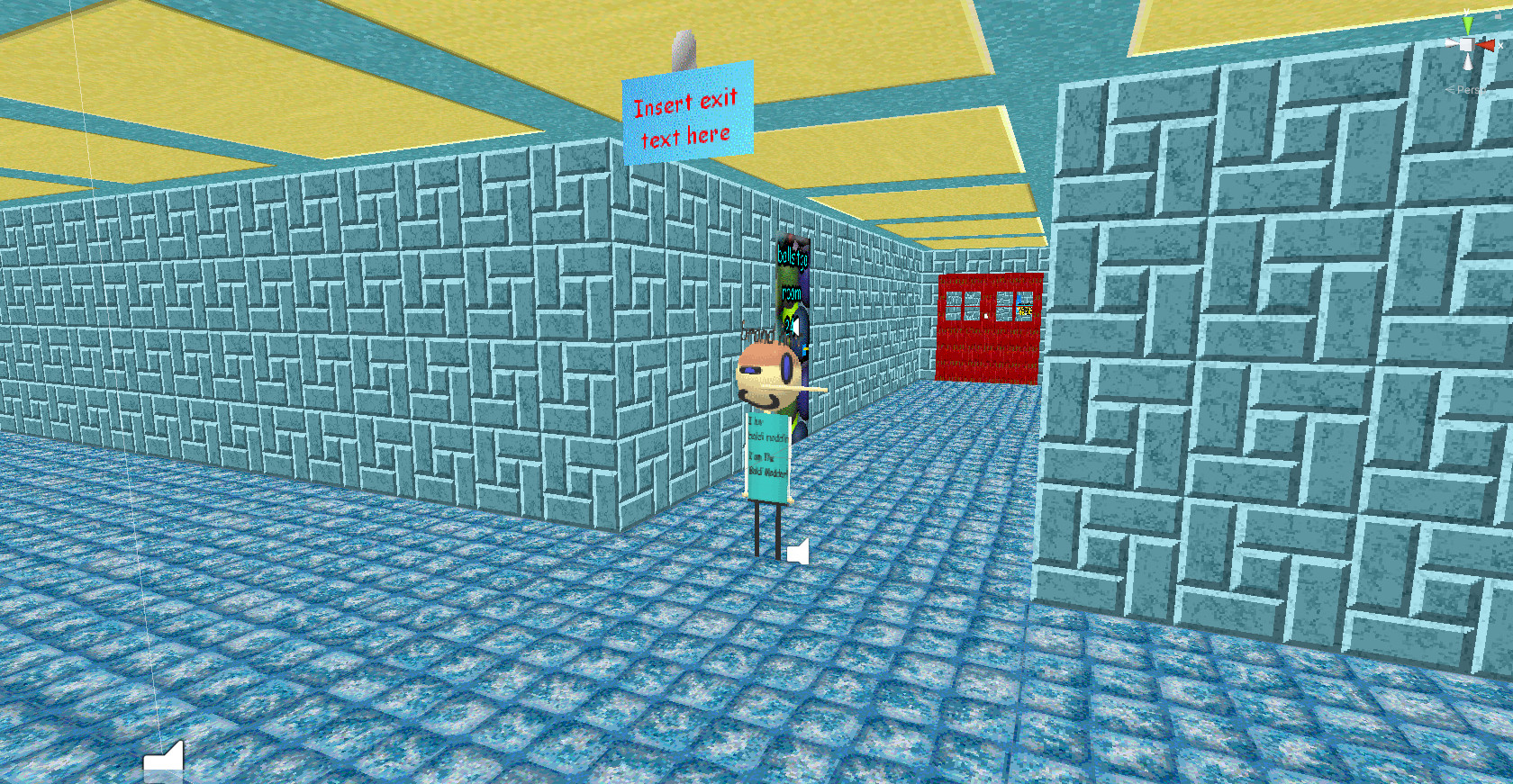Toggle the Persp label to switch projection mode
Screen dimensions: 1513x784
pyautogui.click(x=1472, y=89)
